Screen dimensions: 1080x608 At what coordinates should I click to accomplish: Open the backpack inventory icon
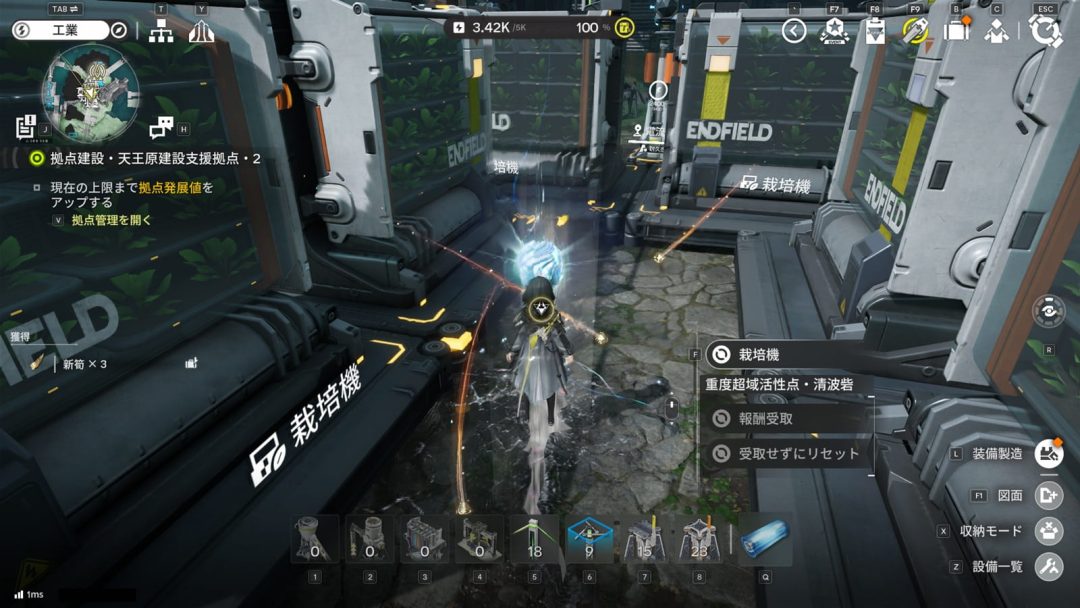click(x=957, y=31)
